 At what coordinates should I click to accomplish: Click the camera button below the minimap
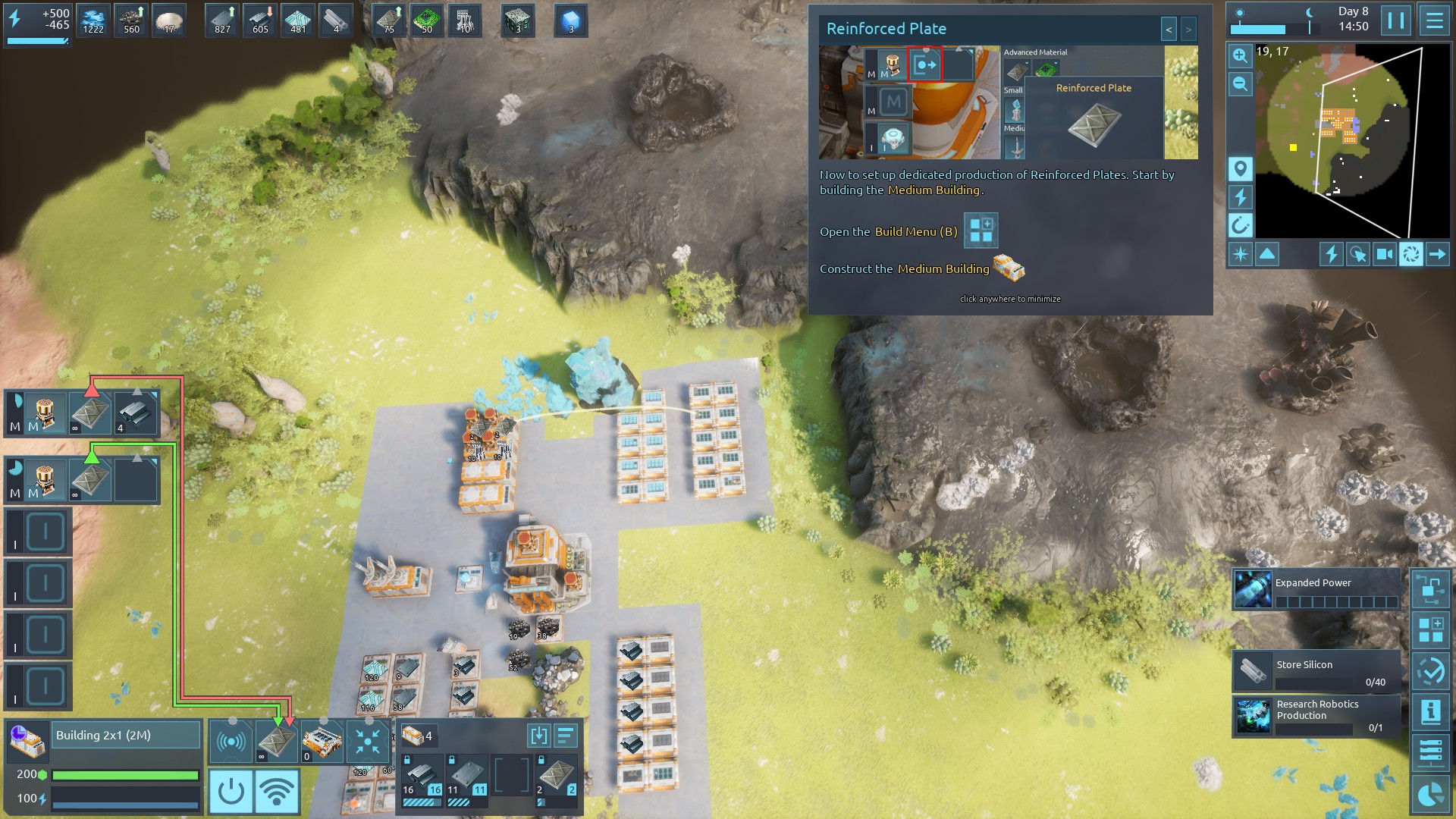(1384, 254)
